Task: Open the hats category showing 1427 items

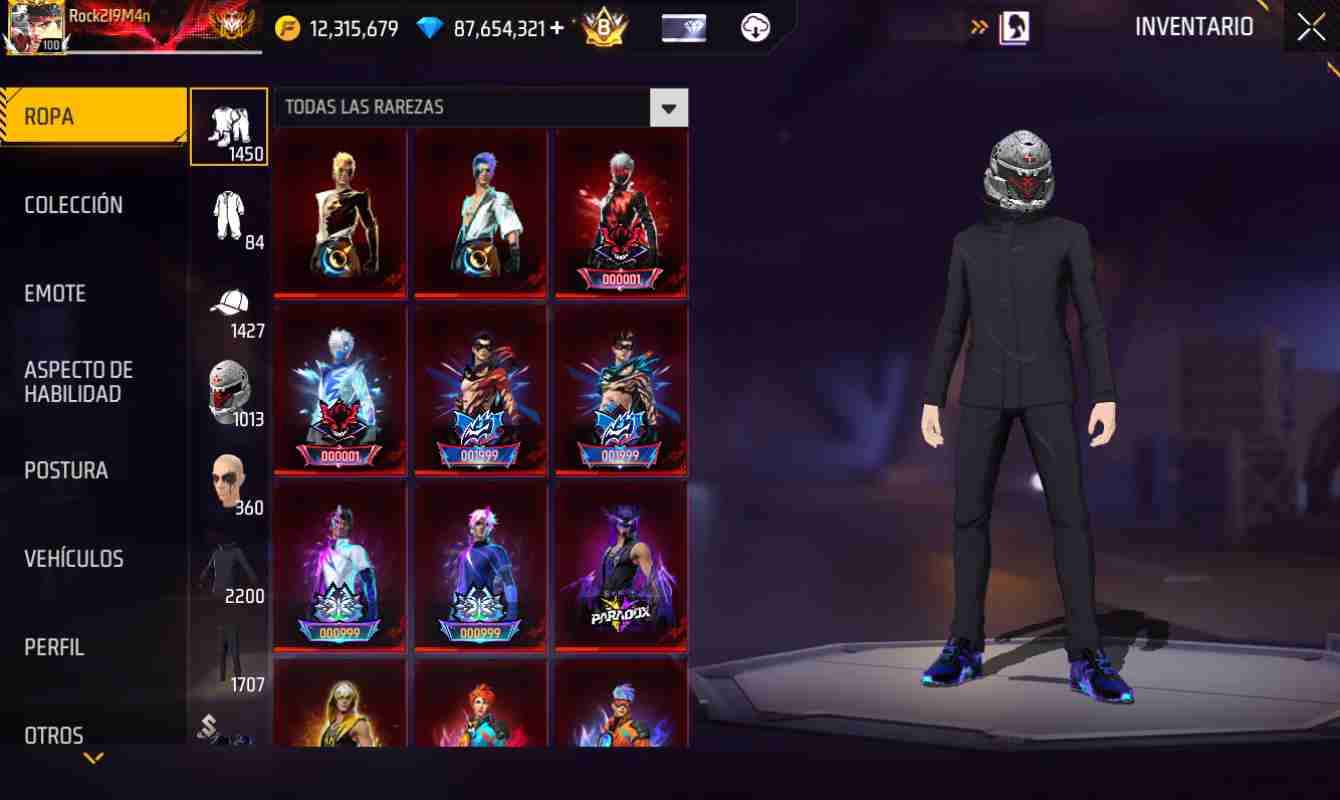Action: point(228,300)
